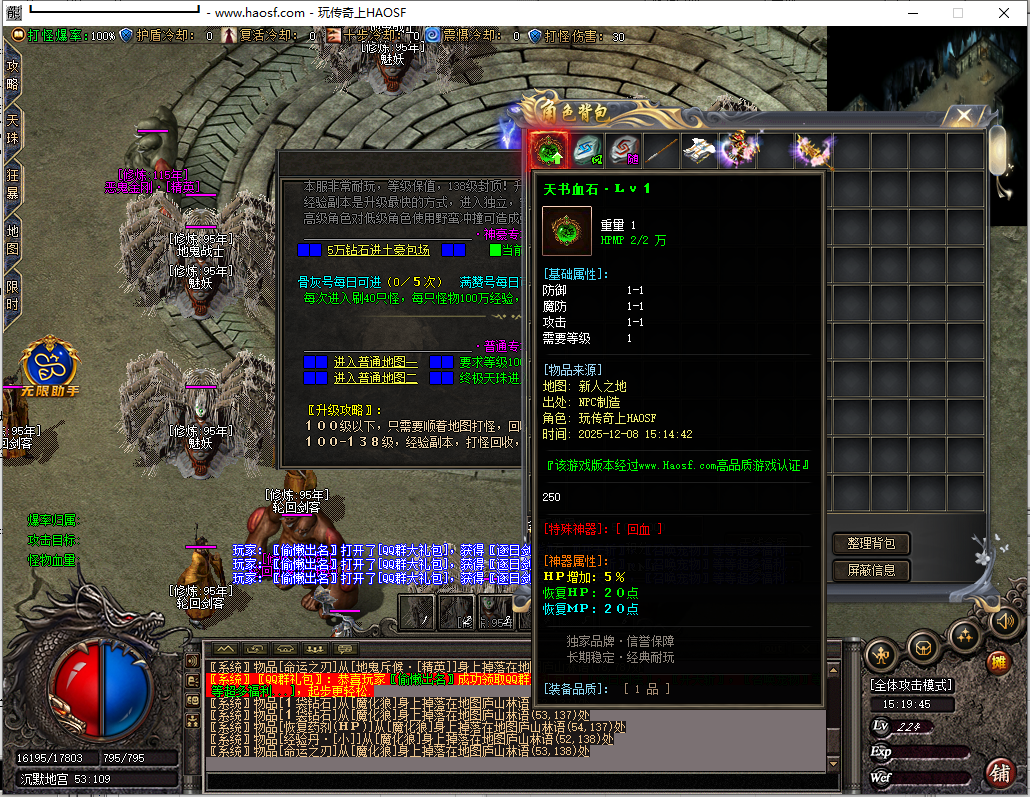This screenshot has height=797, width=1030.
Task: Select the white boots item slot
Action: [700, 150]
